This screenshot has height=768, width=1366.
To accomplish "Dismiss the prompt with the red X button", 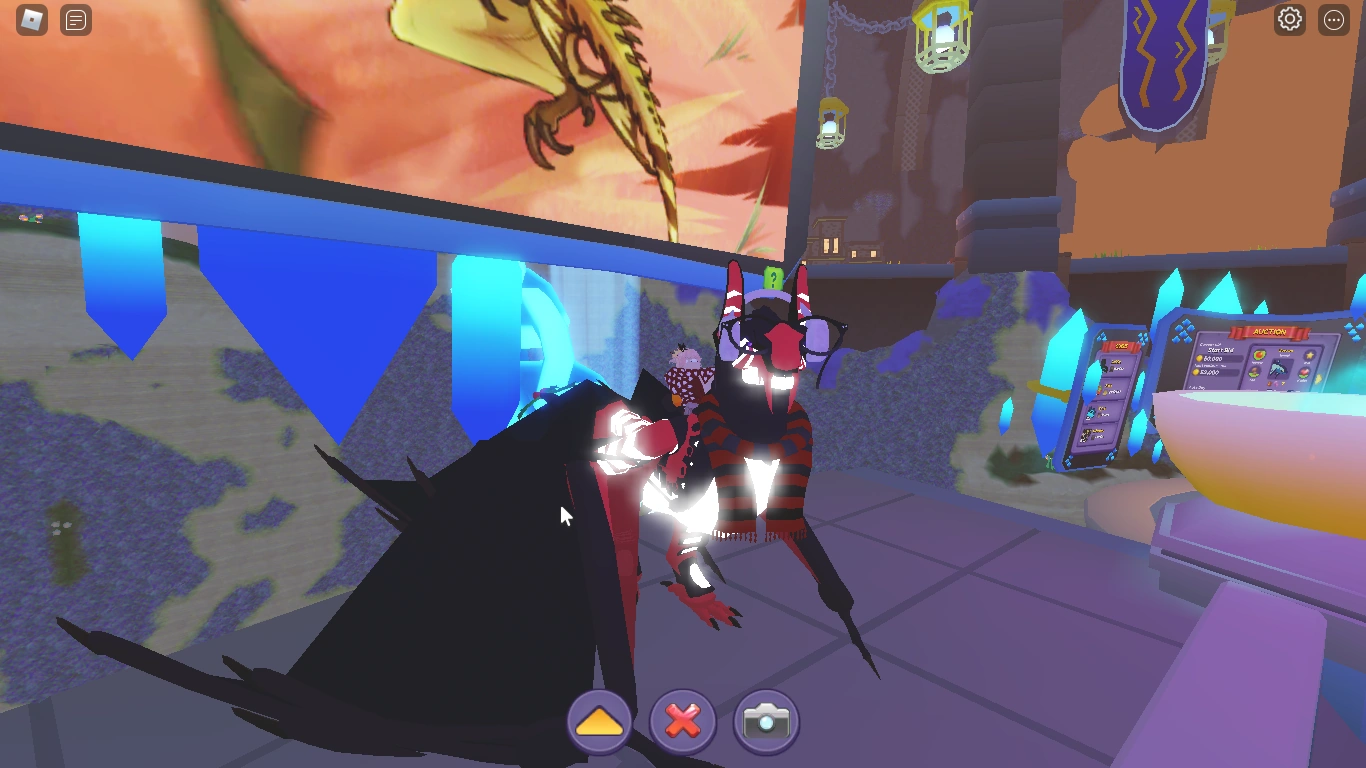I will (682, 721).
